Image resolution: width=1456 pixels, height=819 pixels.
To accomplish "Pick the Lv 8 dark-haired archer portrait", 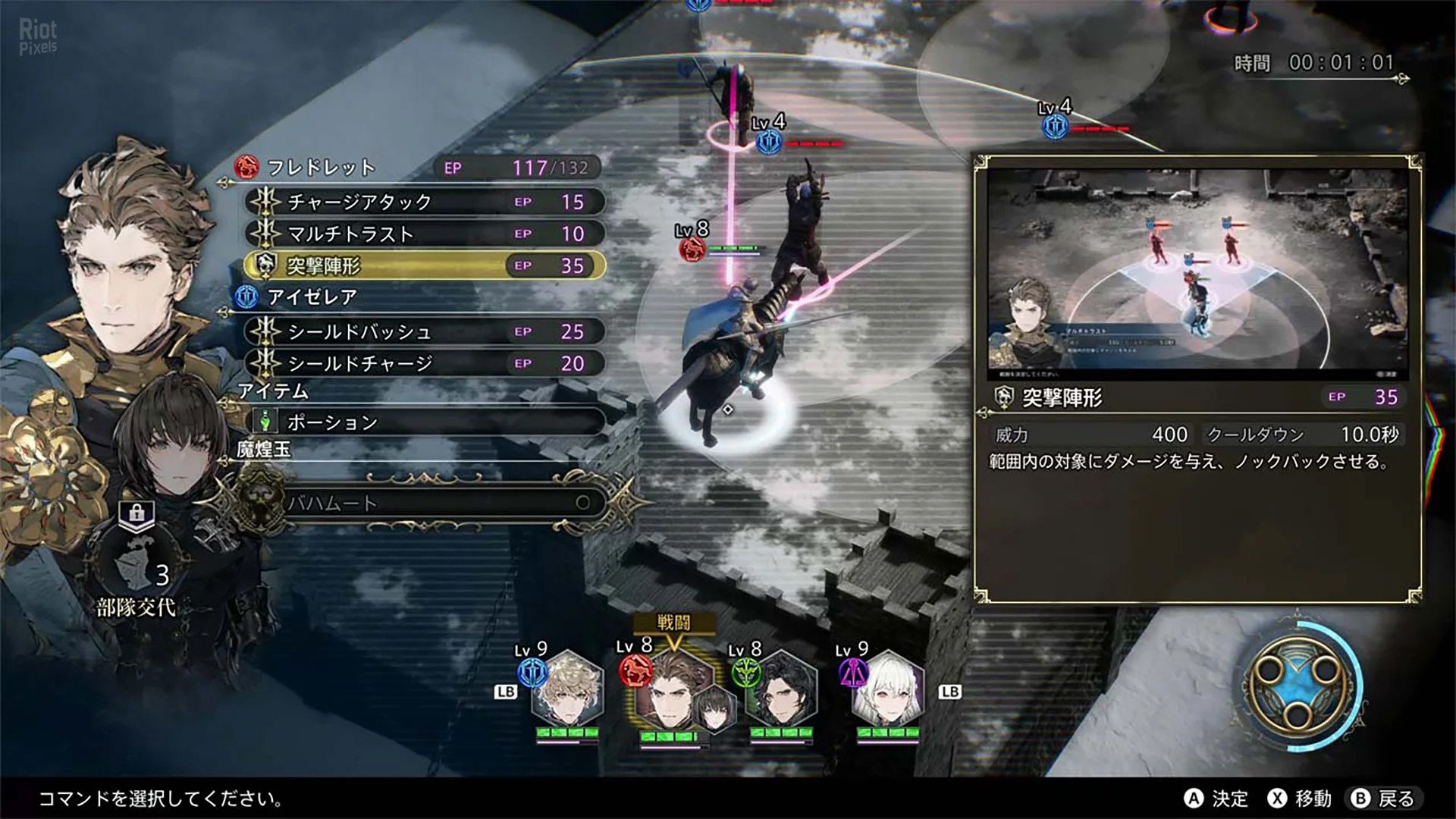I will (x=780, y=692).
